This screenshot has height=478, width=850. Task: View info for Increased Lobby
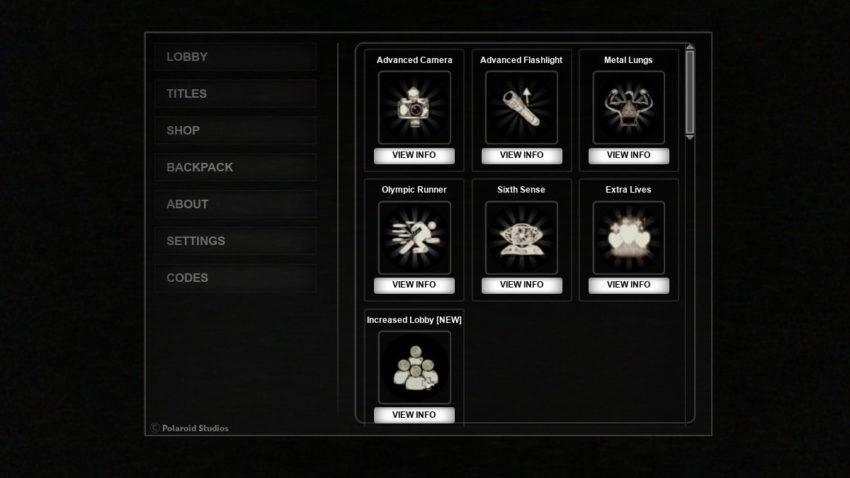point(414,415)
